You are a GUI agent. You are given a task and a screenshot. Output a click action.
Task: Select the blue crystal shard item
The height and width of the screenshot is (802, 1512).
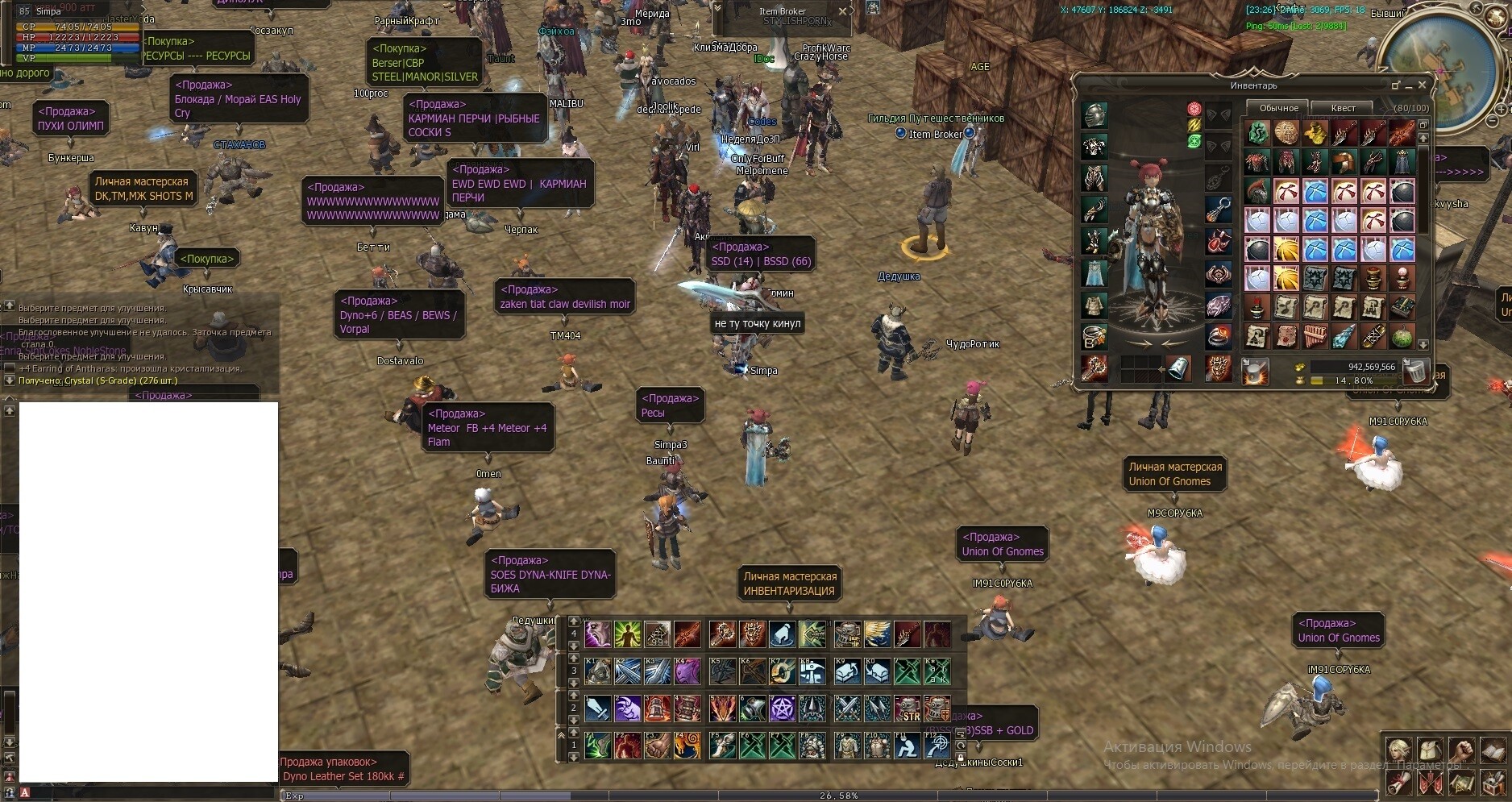click(1344, 336)
